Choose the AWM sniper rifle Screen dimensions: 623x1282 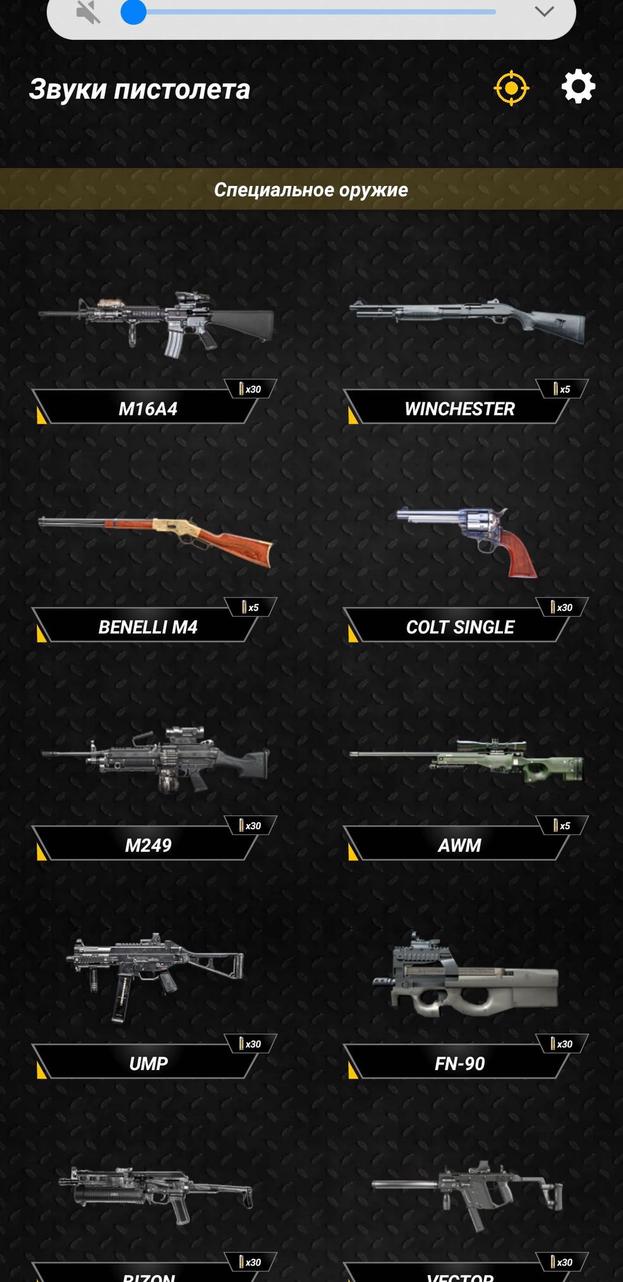(x=466, y=762)
